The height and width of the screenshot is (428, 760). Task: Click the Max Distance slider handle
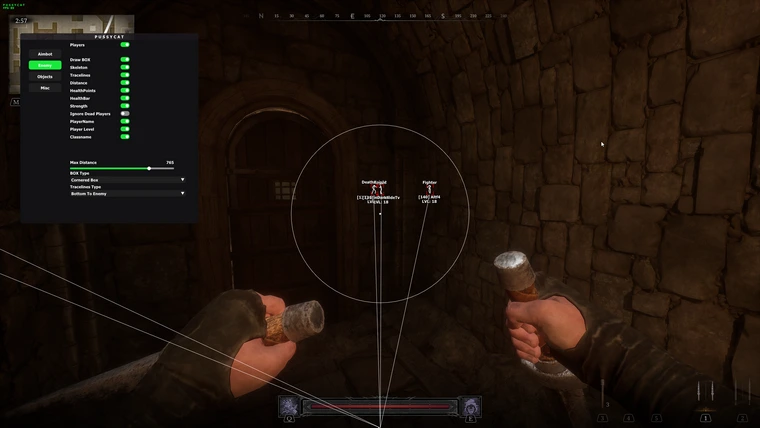click(x=149, y=168)
